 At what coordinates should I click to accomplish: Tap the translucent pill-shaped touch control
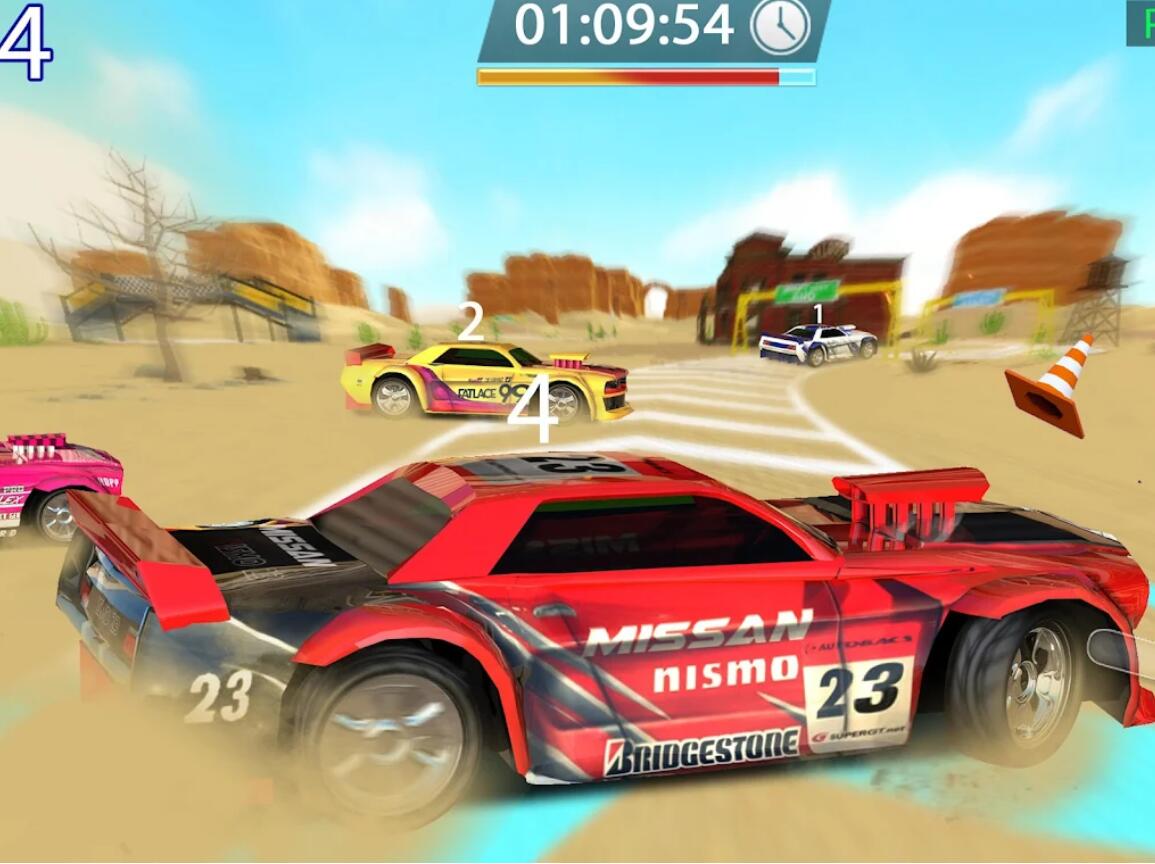coord(1121,650)
